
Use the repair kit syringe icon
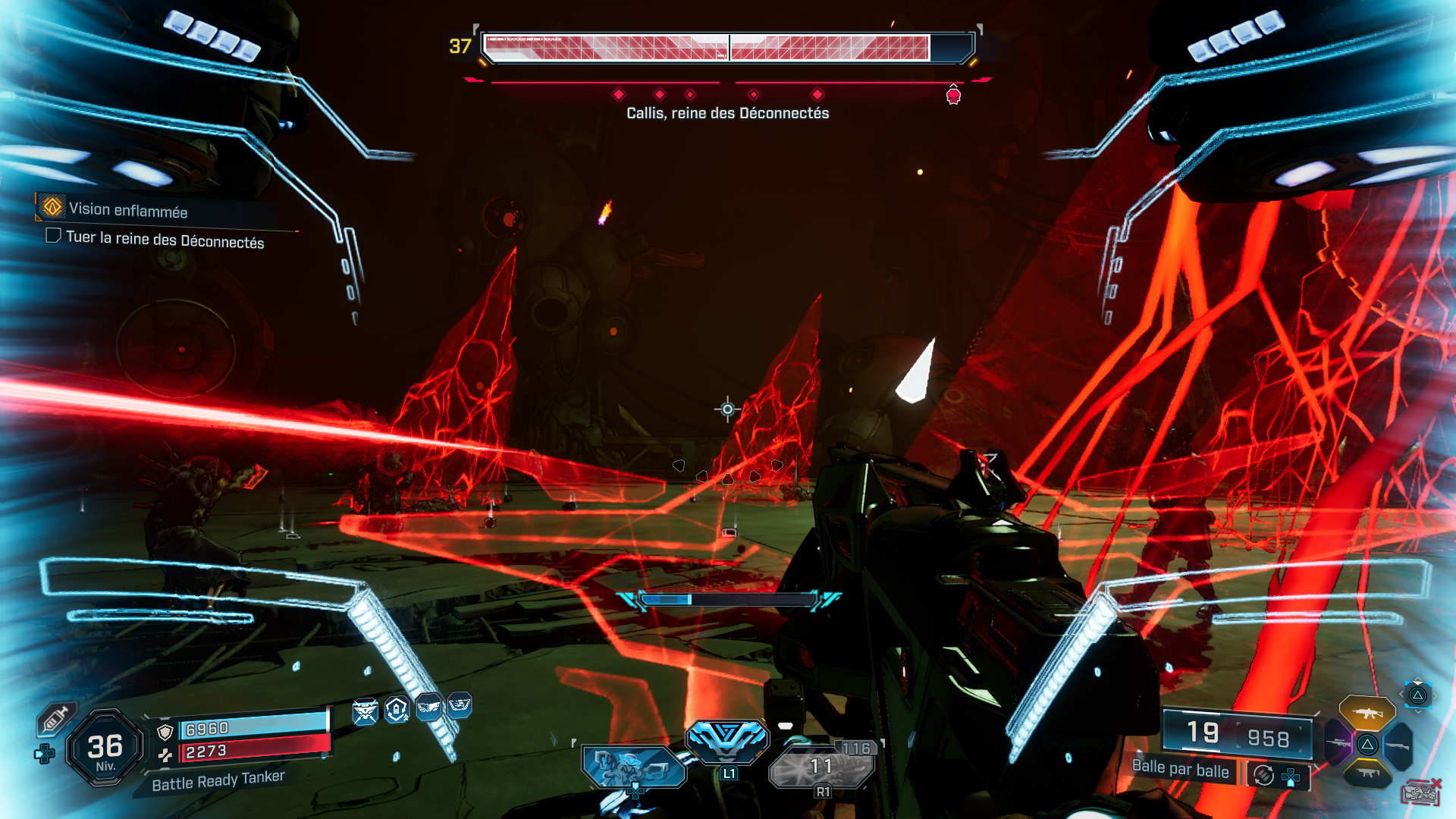pyautogui.click(x=56, y=717)
